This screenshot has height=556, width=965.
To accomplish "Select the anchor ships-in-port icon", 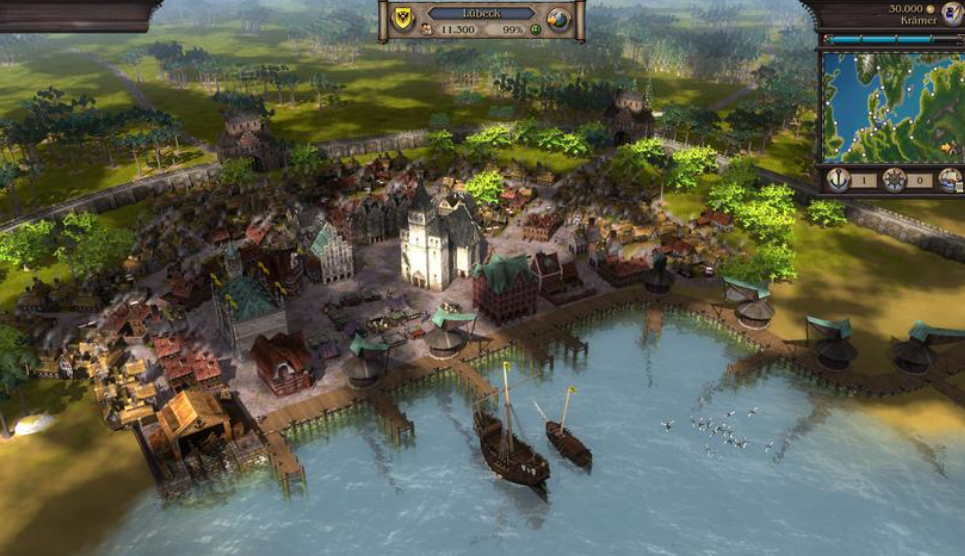I will point(838,180).
